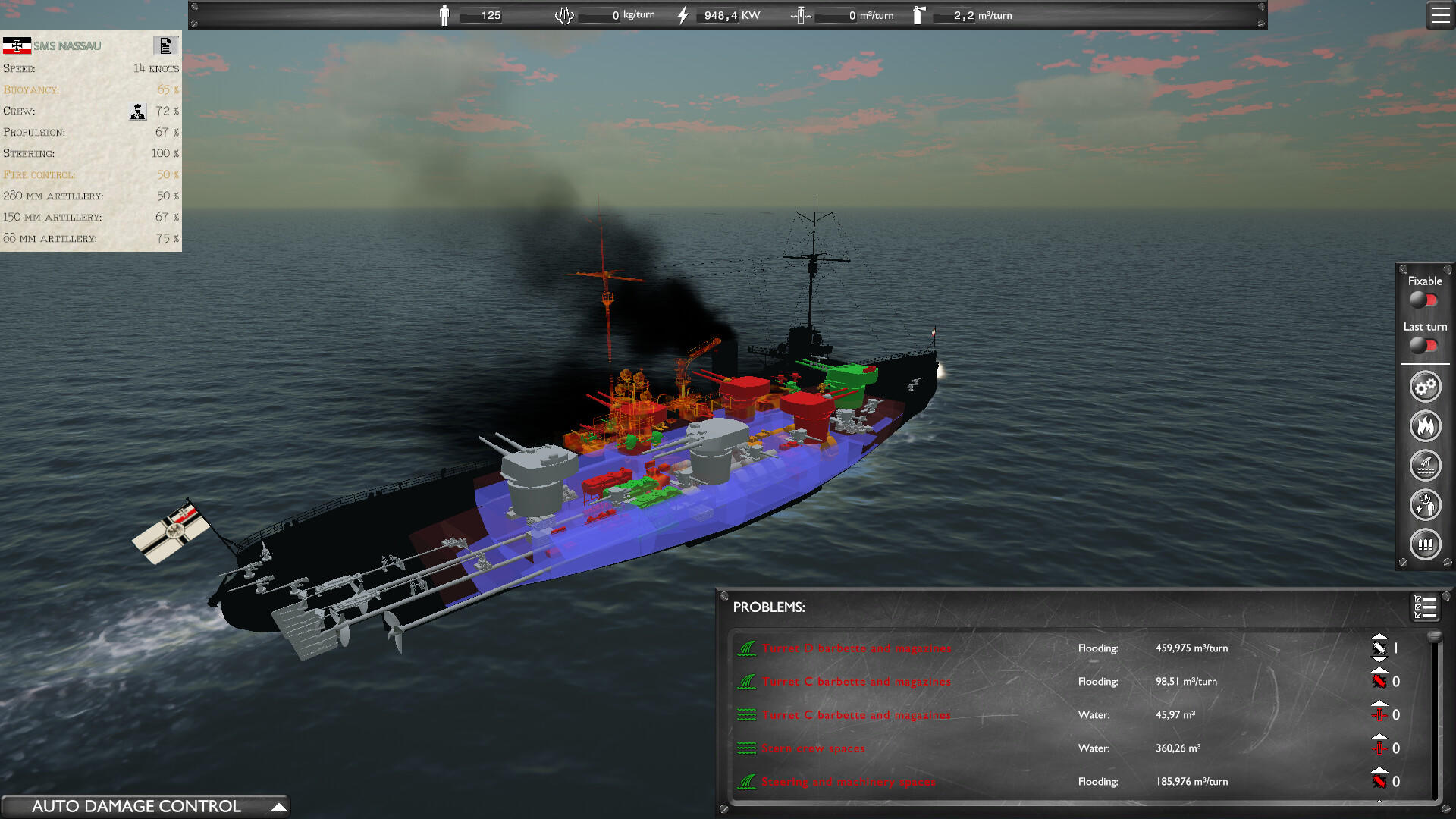Select the firefighting tool

1425,426
